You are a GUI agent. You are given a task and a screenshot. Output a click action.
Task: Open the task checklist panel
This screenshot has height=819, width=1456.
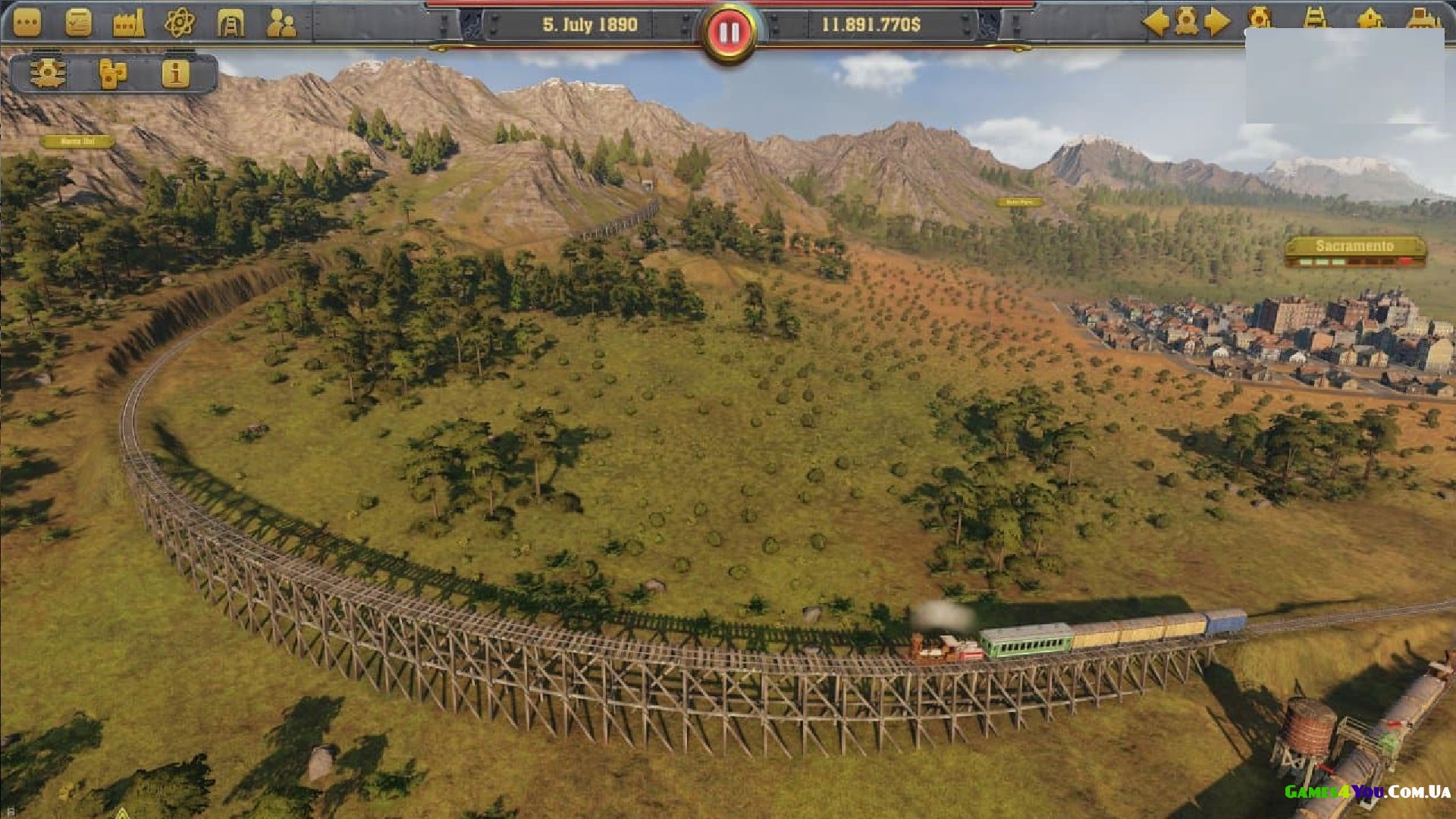[78, 23]
